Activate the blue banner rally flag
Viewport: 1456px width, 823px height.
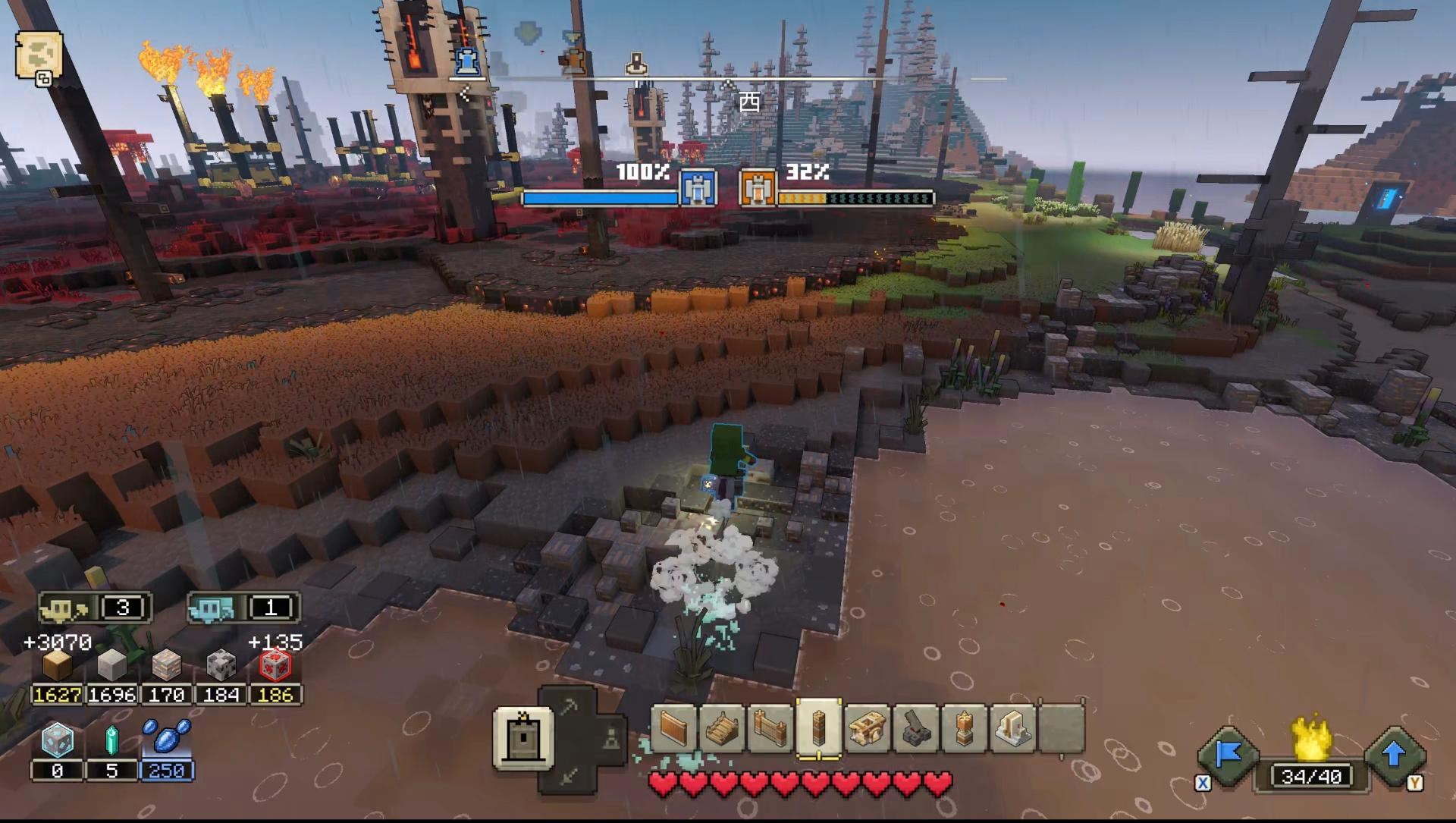1228,755
